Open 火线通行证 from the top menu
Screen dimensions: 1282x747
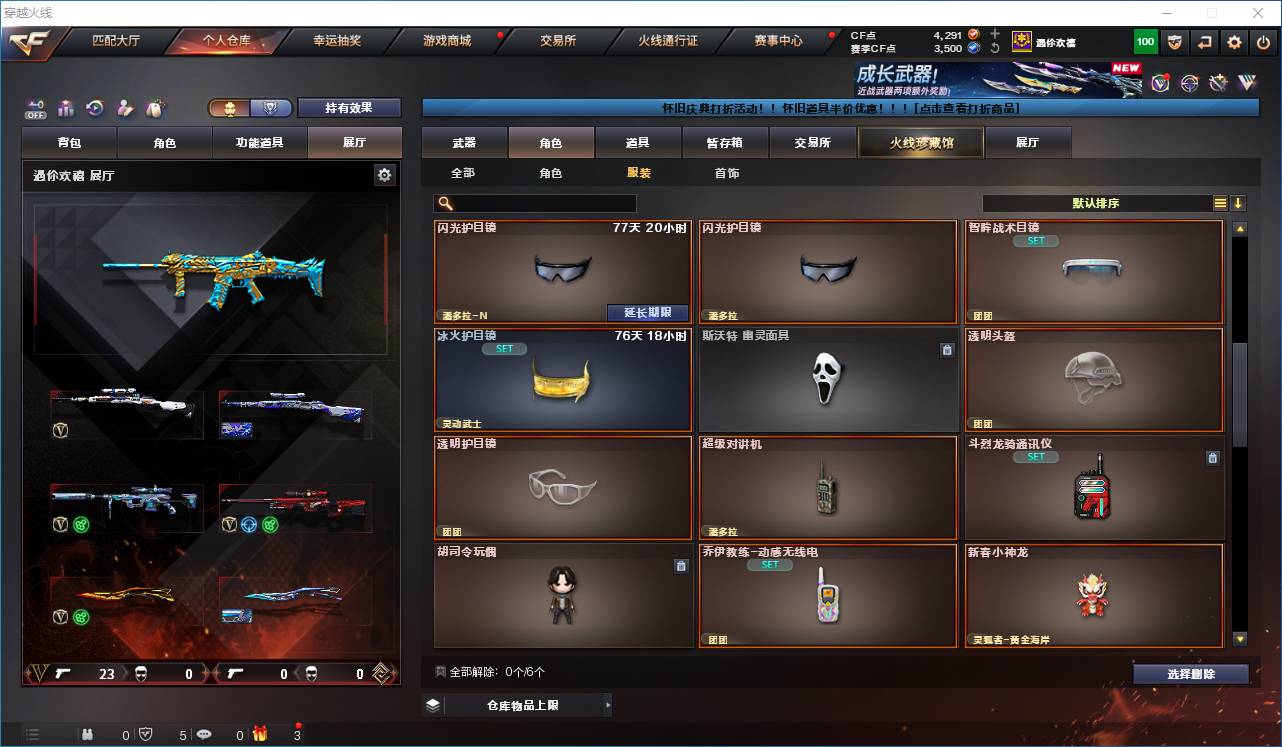[x=668, y=42]
